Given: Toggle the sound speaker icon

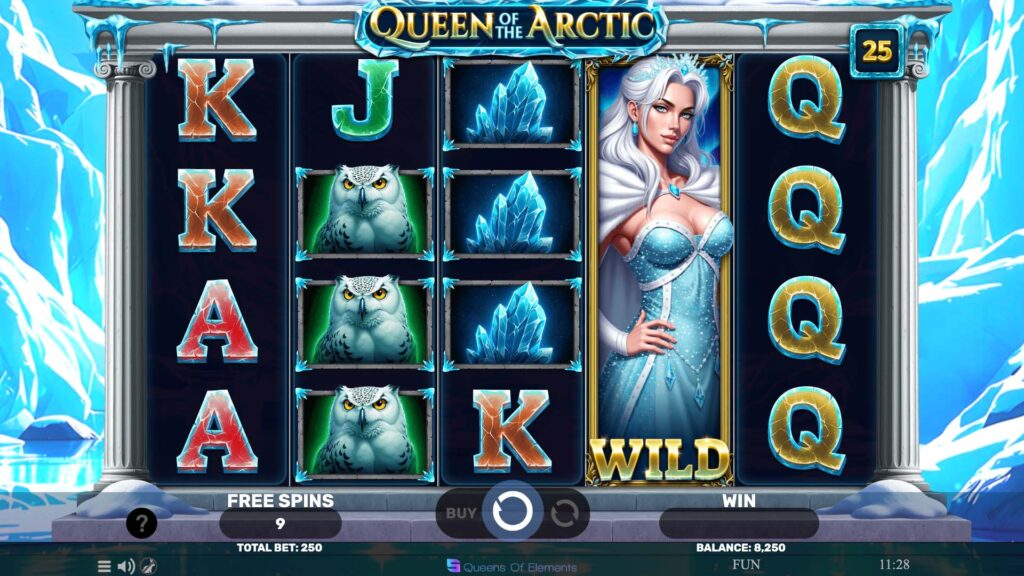Looking at the screenshot, I should (126, 566).
